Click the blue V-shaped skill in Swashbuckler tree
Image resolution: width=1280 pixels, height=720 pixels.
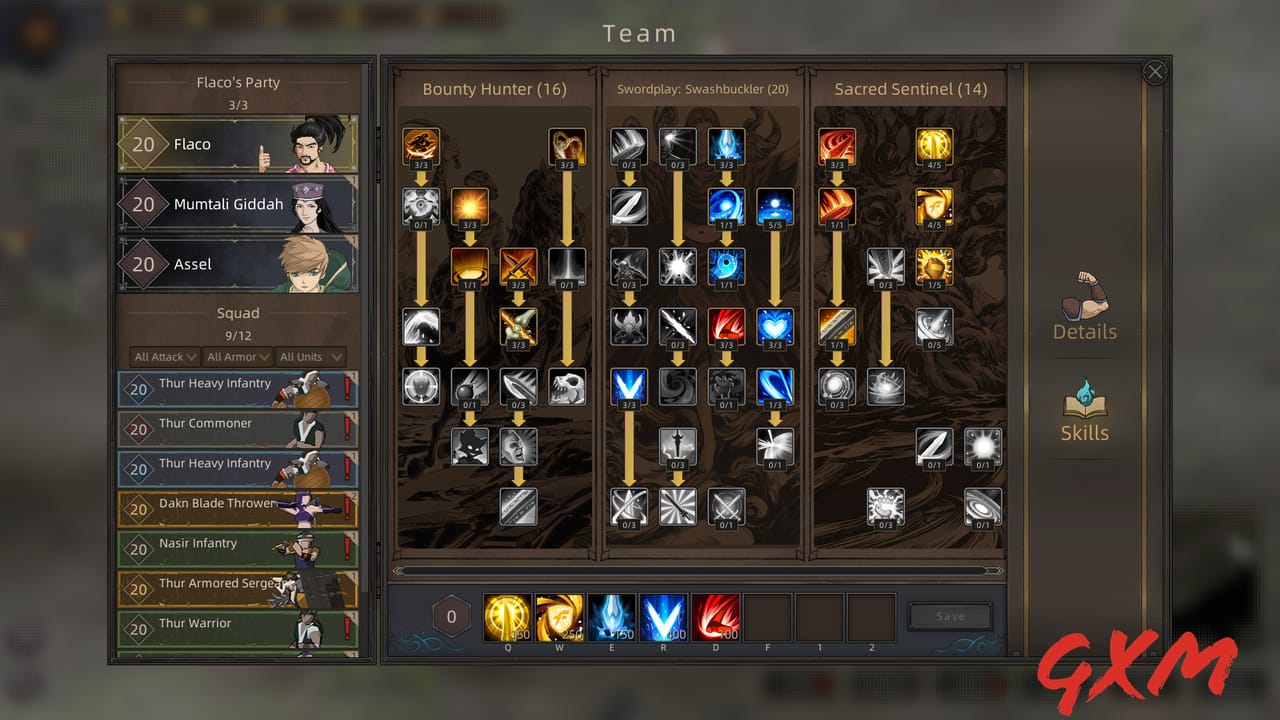[x=629, y=387]
